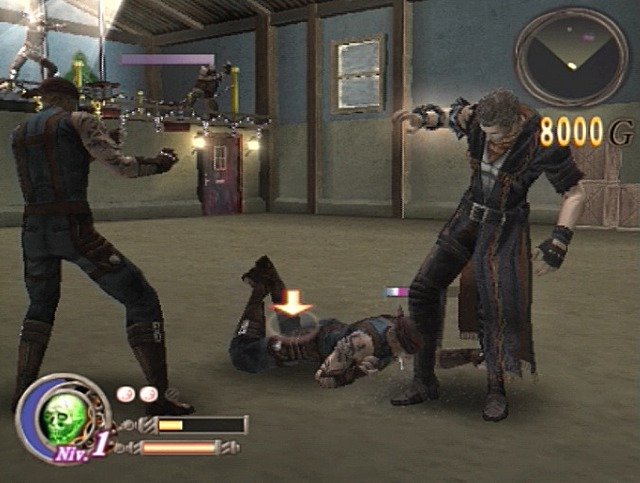The width and height of the screenshot is (640, 483).
Task: Click the enemy radar minimap
Action: point(571,57)
